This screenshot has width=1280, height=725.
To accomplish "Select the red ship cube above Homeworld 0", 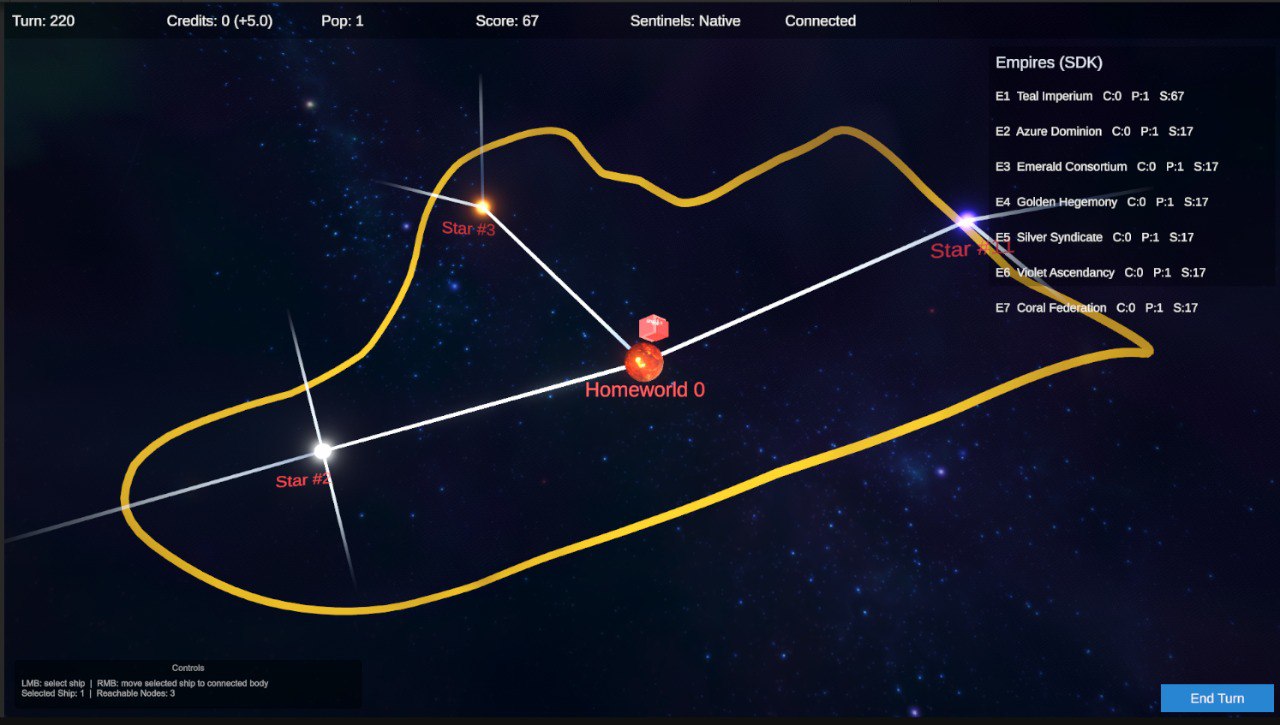I will click(653, 327).
